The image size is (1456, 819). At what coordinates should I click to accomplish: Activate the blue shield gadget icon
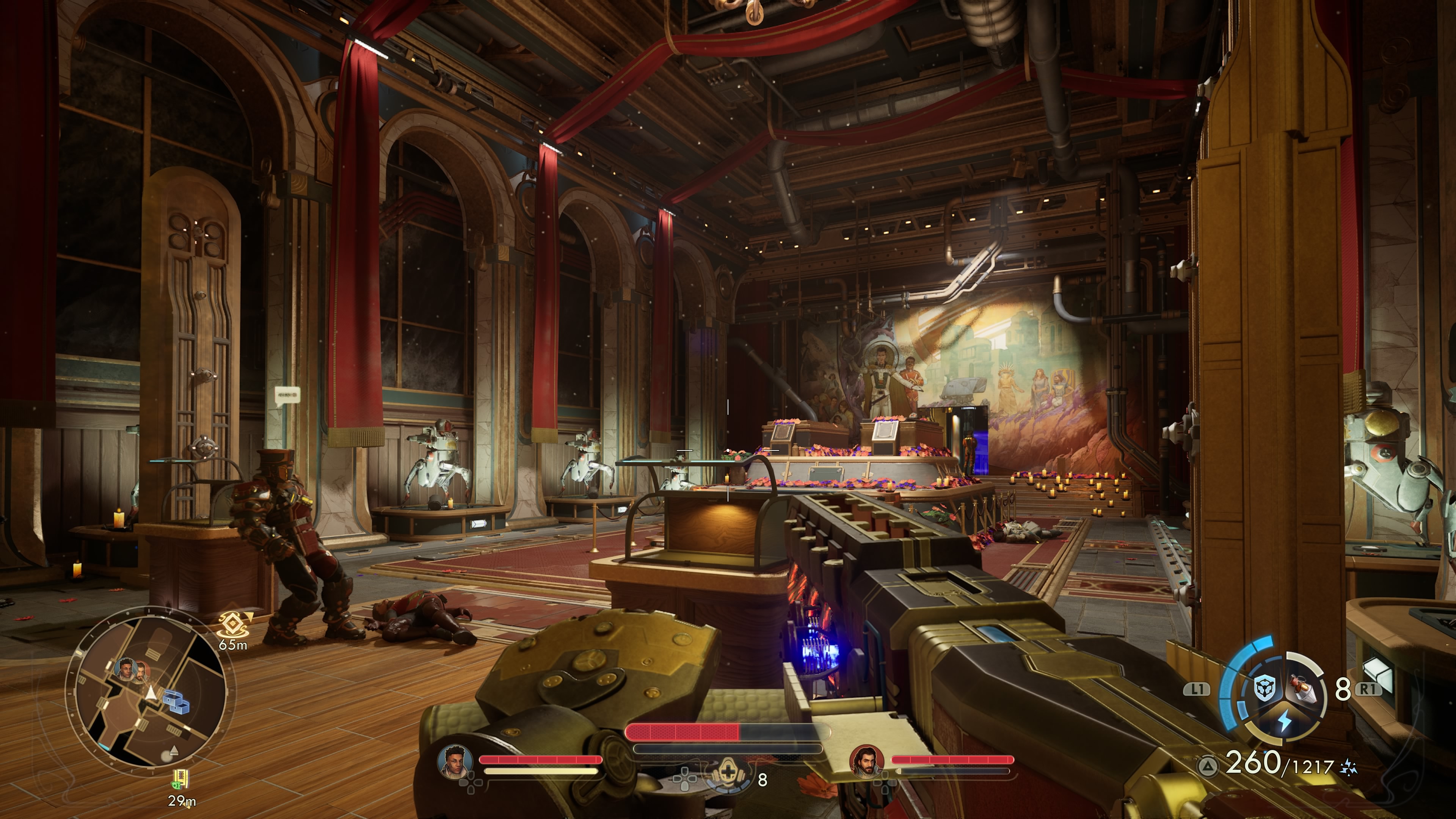click(1264, 689)
